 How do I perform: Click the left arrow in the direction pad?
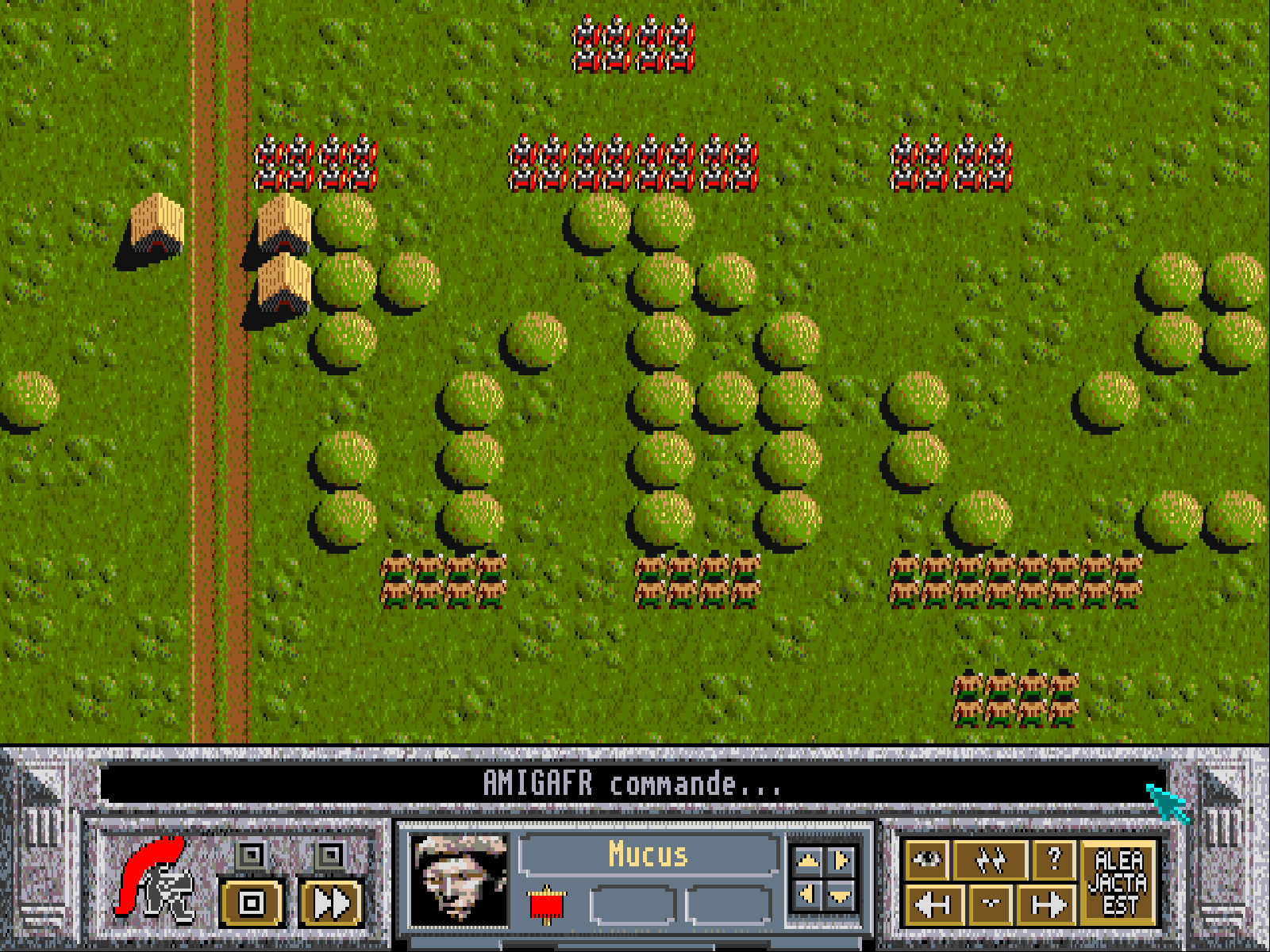pyautogui.click(x=807, y=895)
